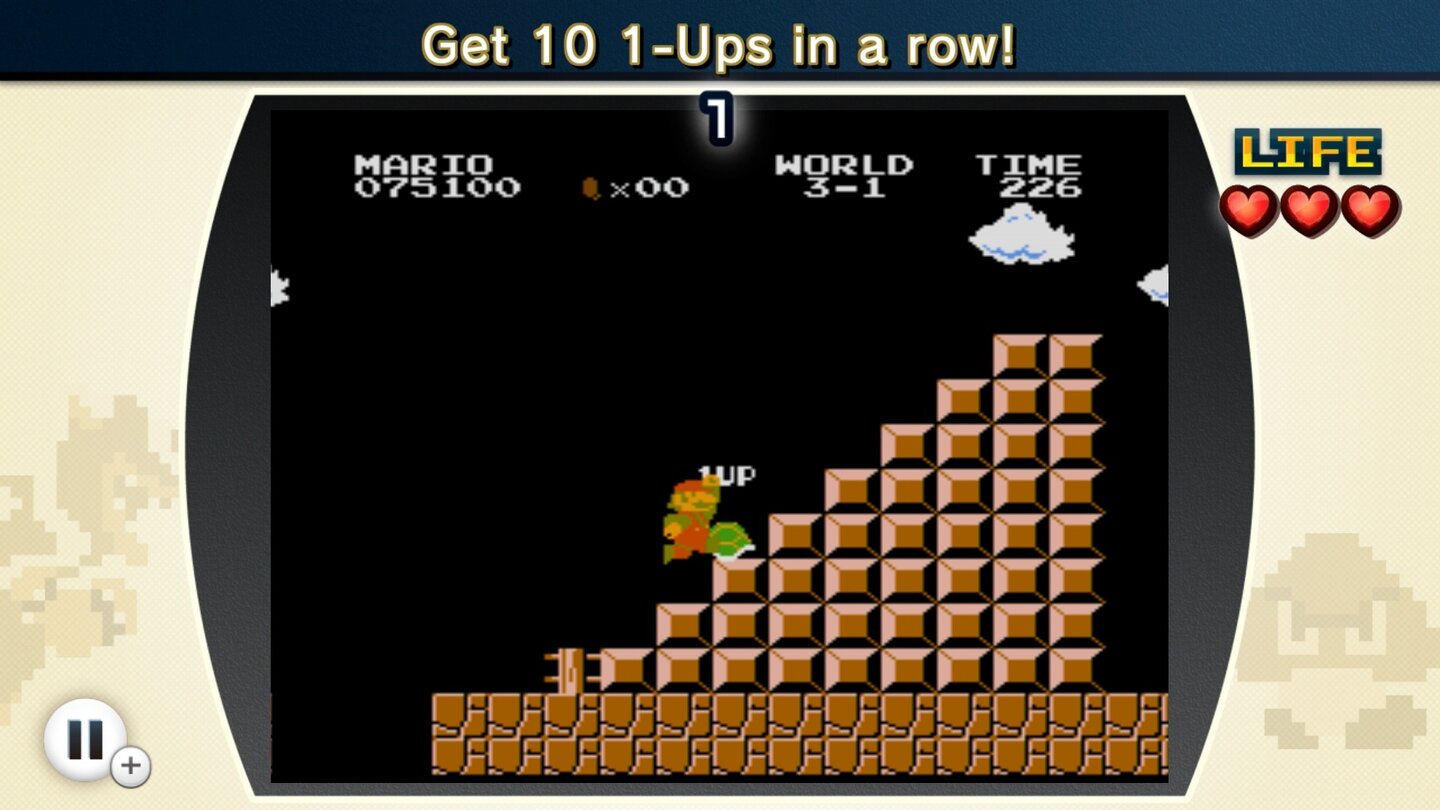Click the pause icon on the Pause button
This screenshot has width=1440, height=810.
click(88, 738)
